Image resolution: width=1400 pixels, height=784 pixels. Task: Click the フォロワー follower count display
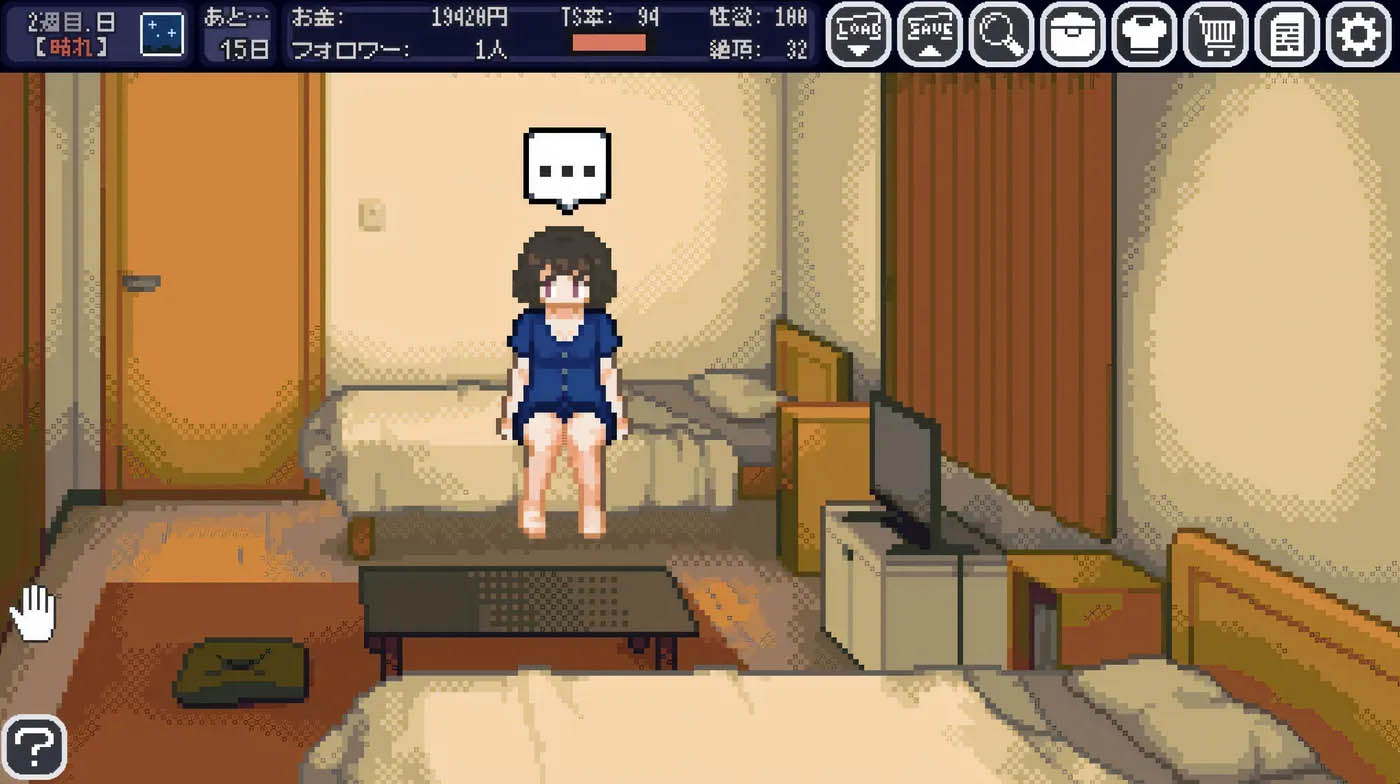click(x=400, y=48)
